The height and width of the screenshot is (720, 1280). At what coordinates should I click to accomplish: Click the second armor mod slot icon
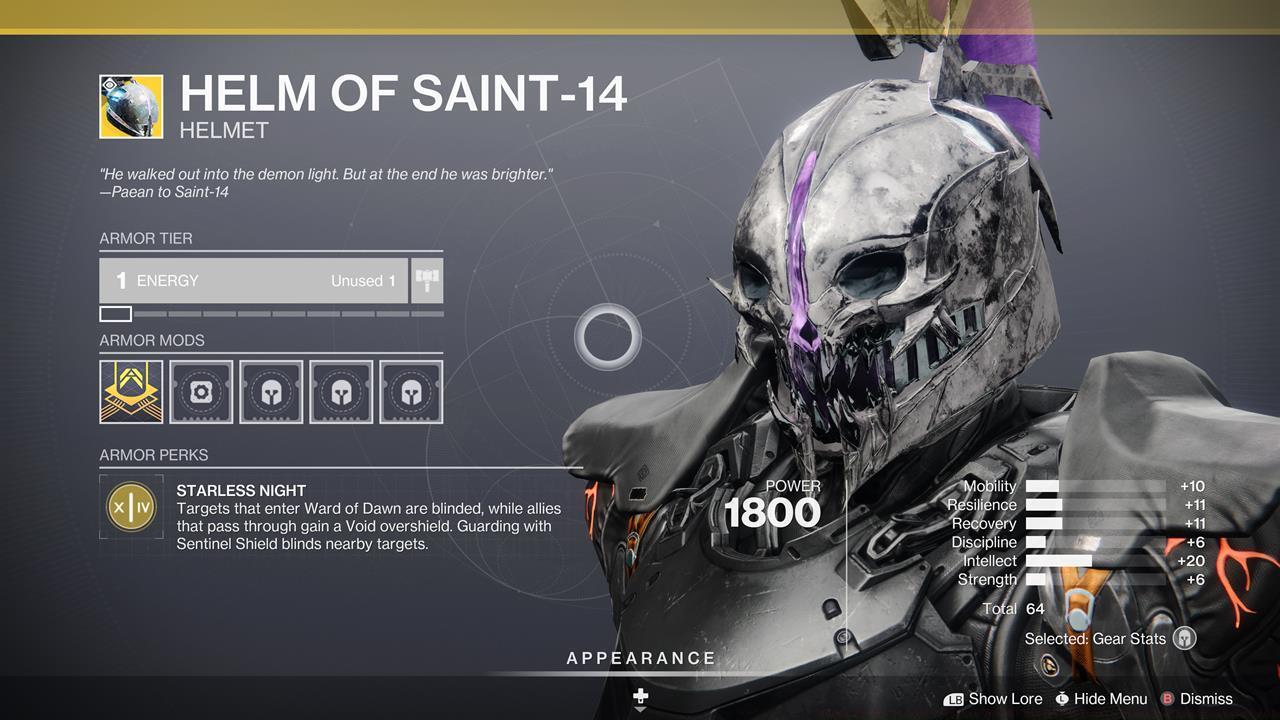pyautogui.click(x=201, y=391)
